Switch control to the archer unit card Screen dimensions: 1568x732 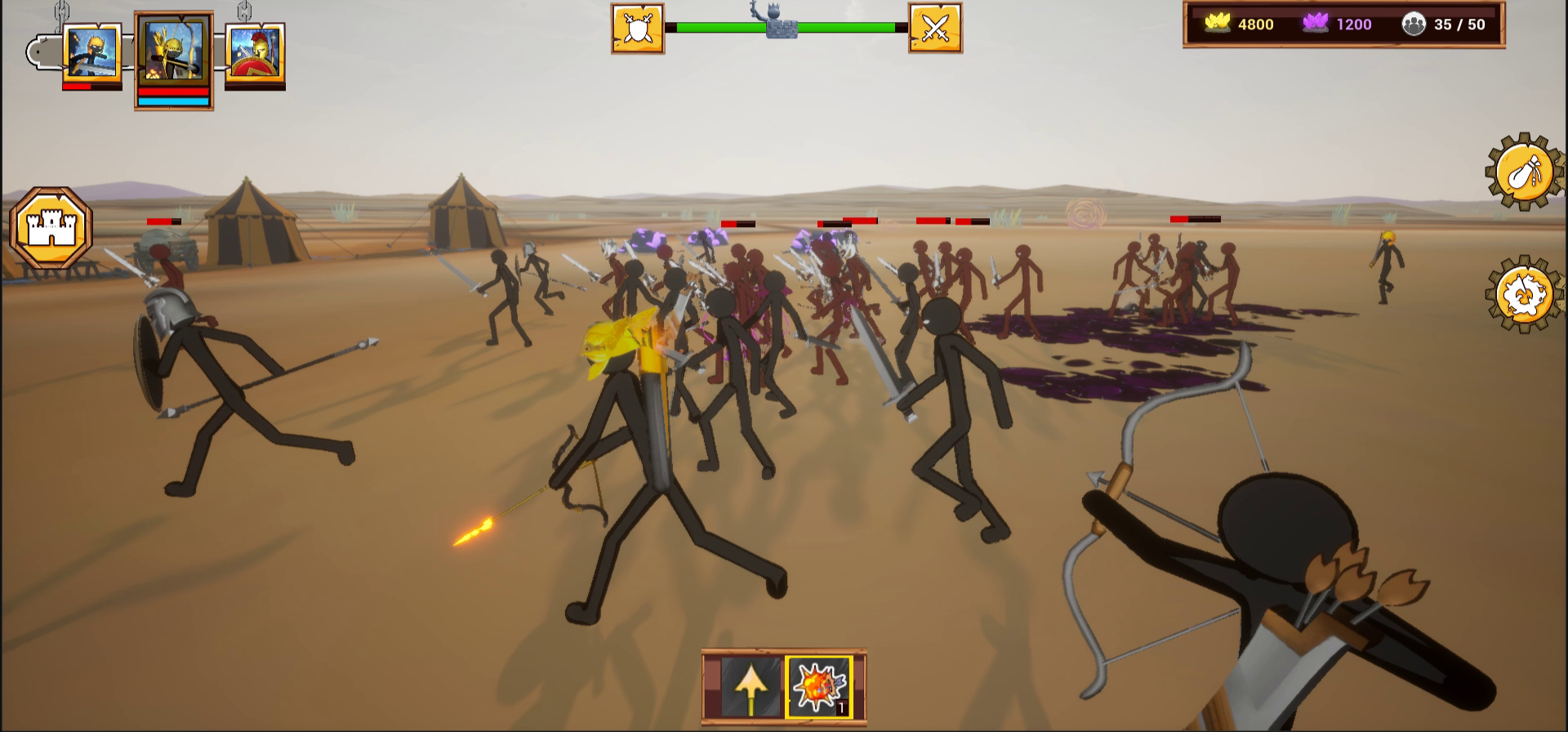click(x=172, y=51)
